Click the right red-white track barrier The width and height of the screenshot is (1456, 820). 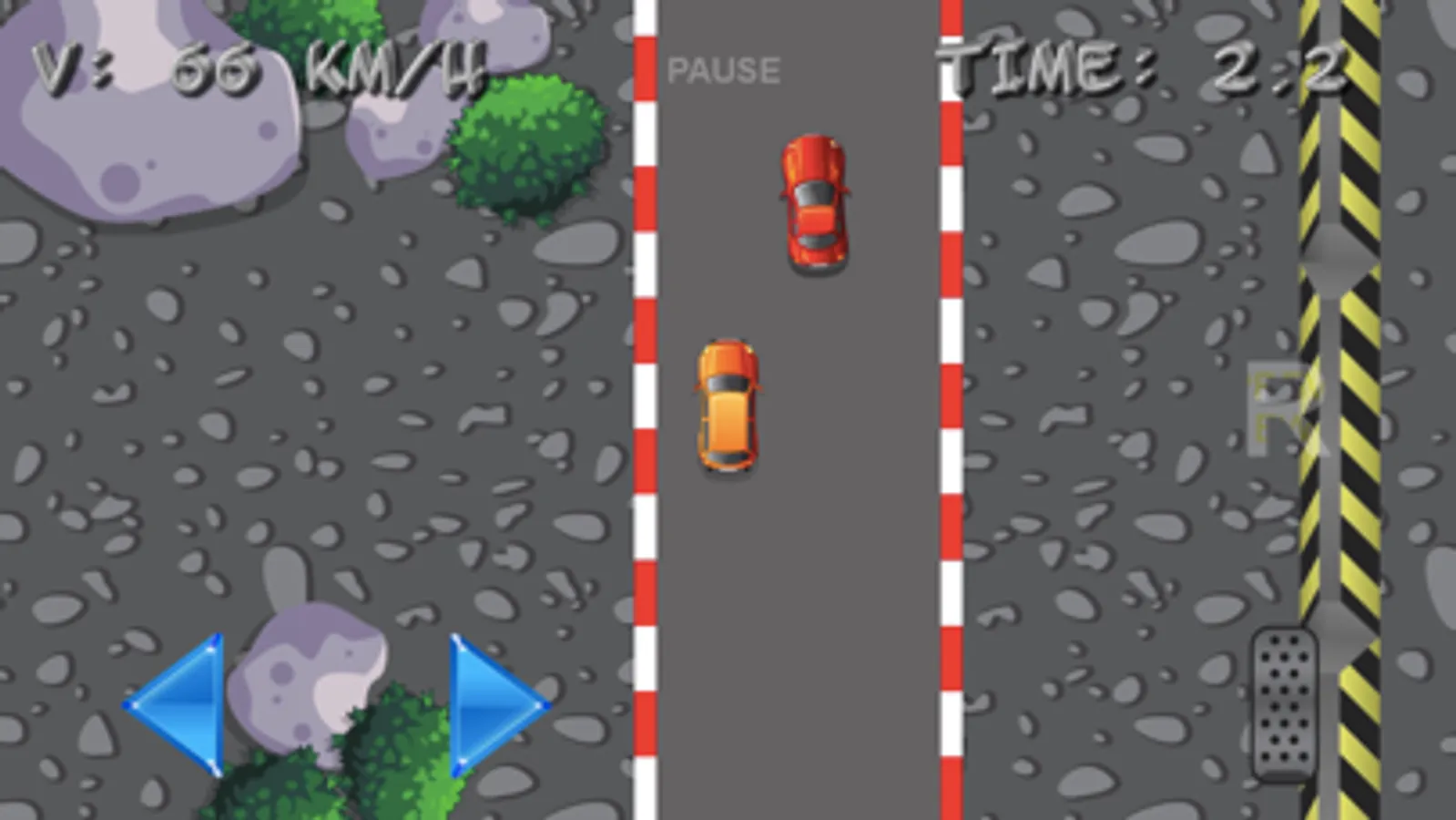950,410
